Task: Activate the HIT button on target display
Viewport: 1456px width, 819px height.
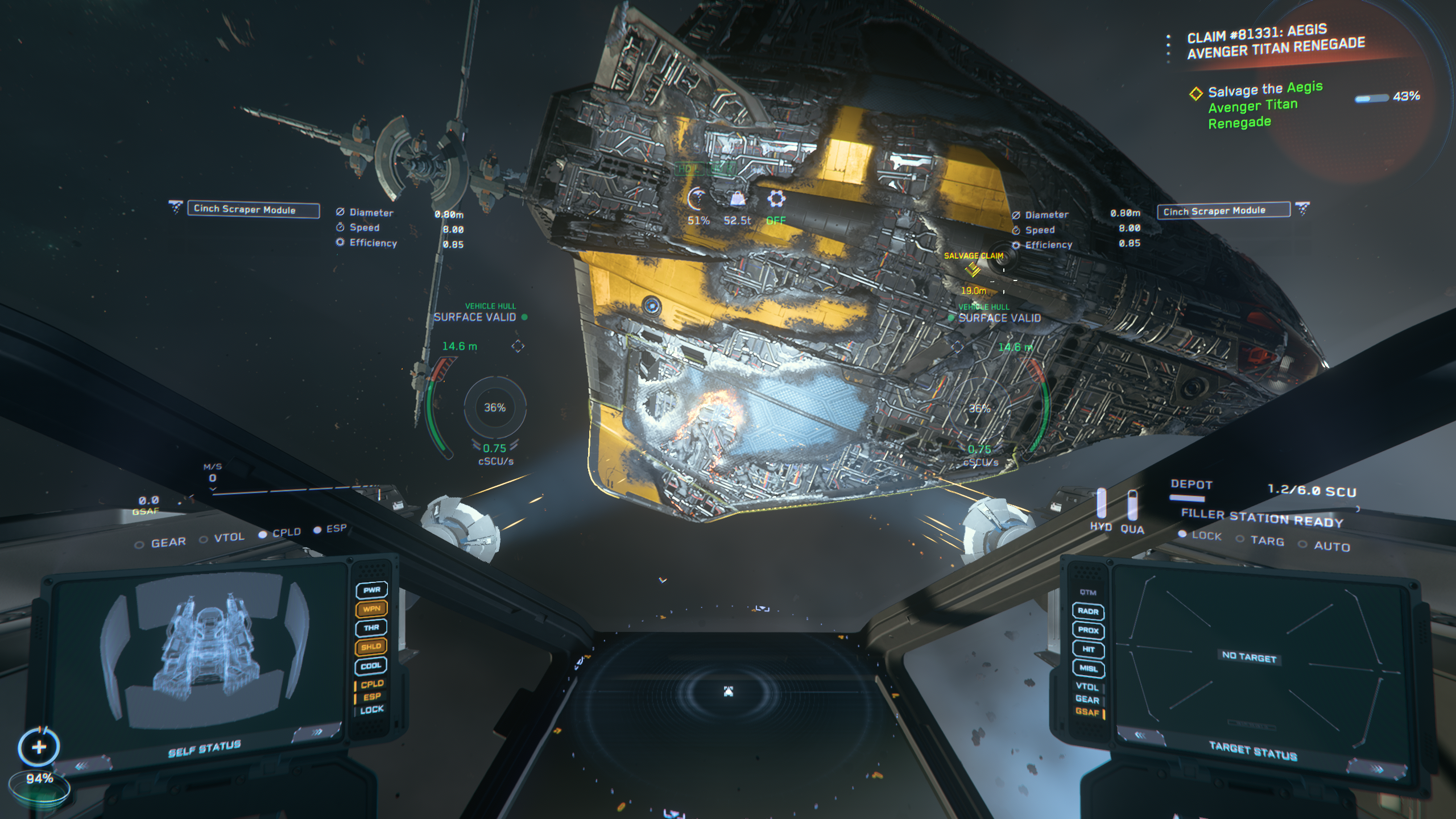Action: (1089, 649)
